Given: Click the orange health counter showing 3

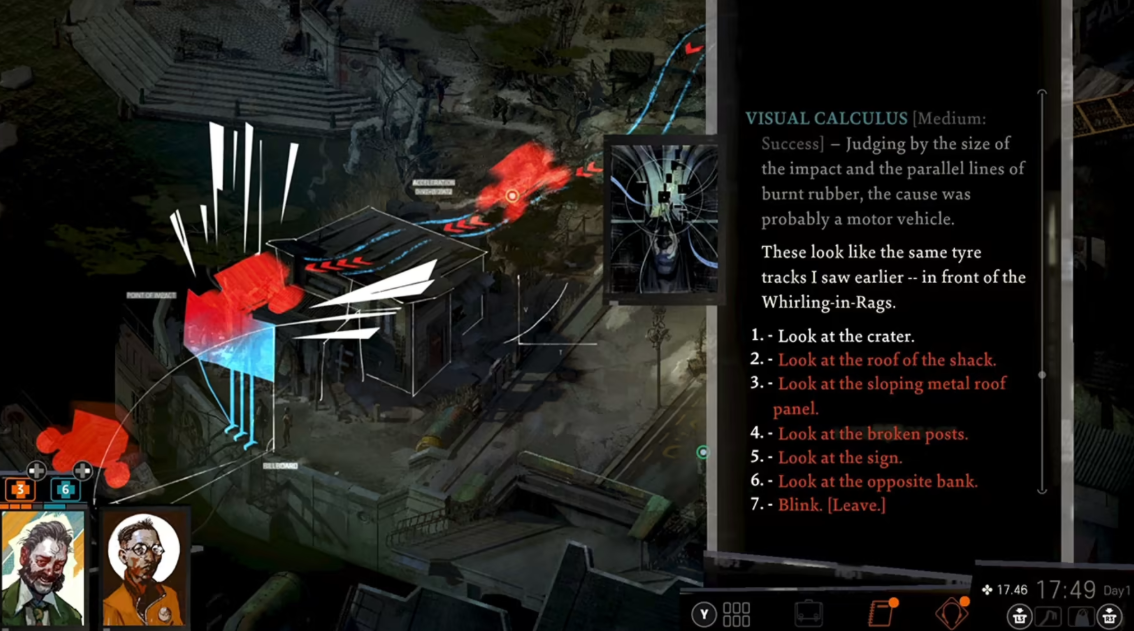Looking at the screenshot, I should tap(20, 490).
